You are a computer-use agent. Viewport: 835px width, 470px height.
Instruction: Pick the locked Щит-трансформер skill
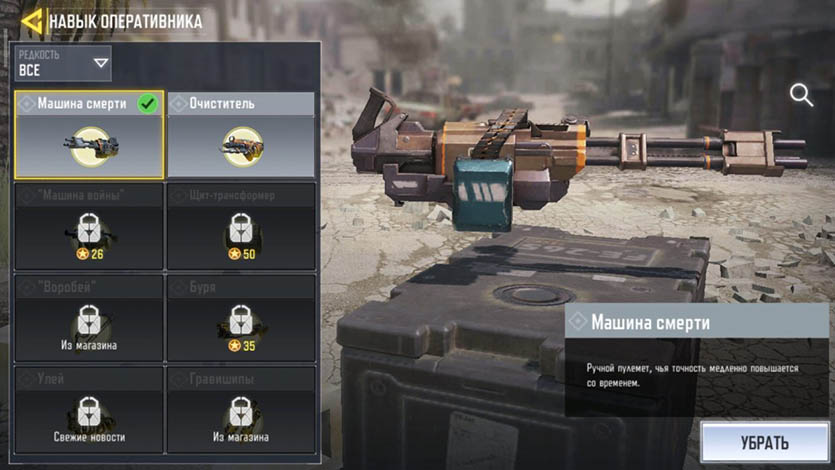(241, 227)
